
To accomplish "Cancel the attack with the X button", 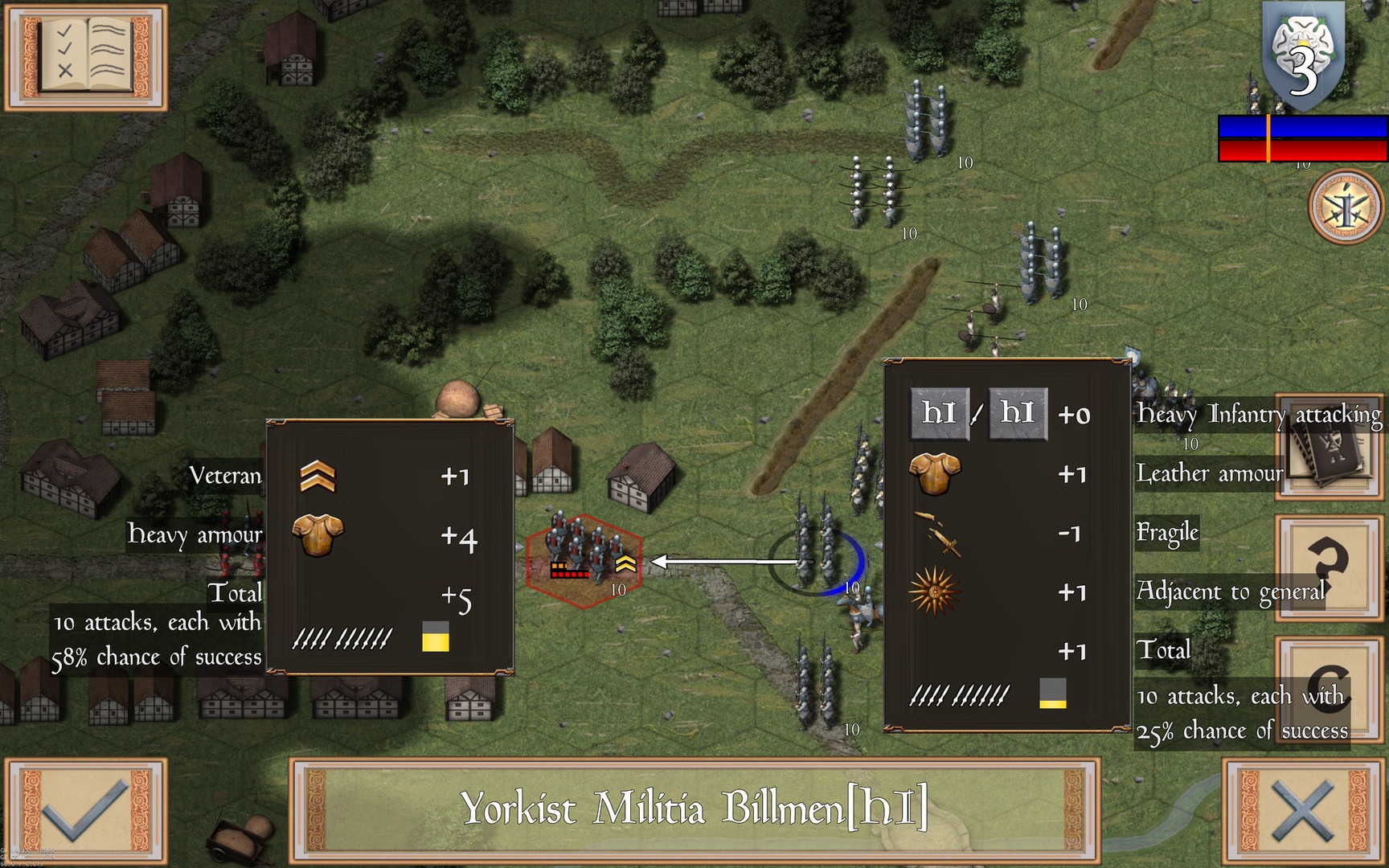I will pos(1304,810).
